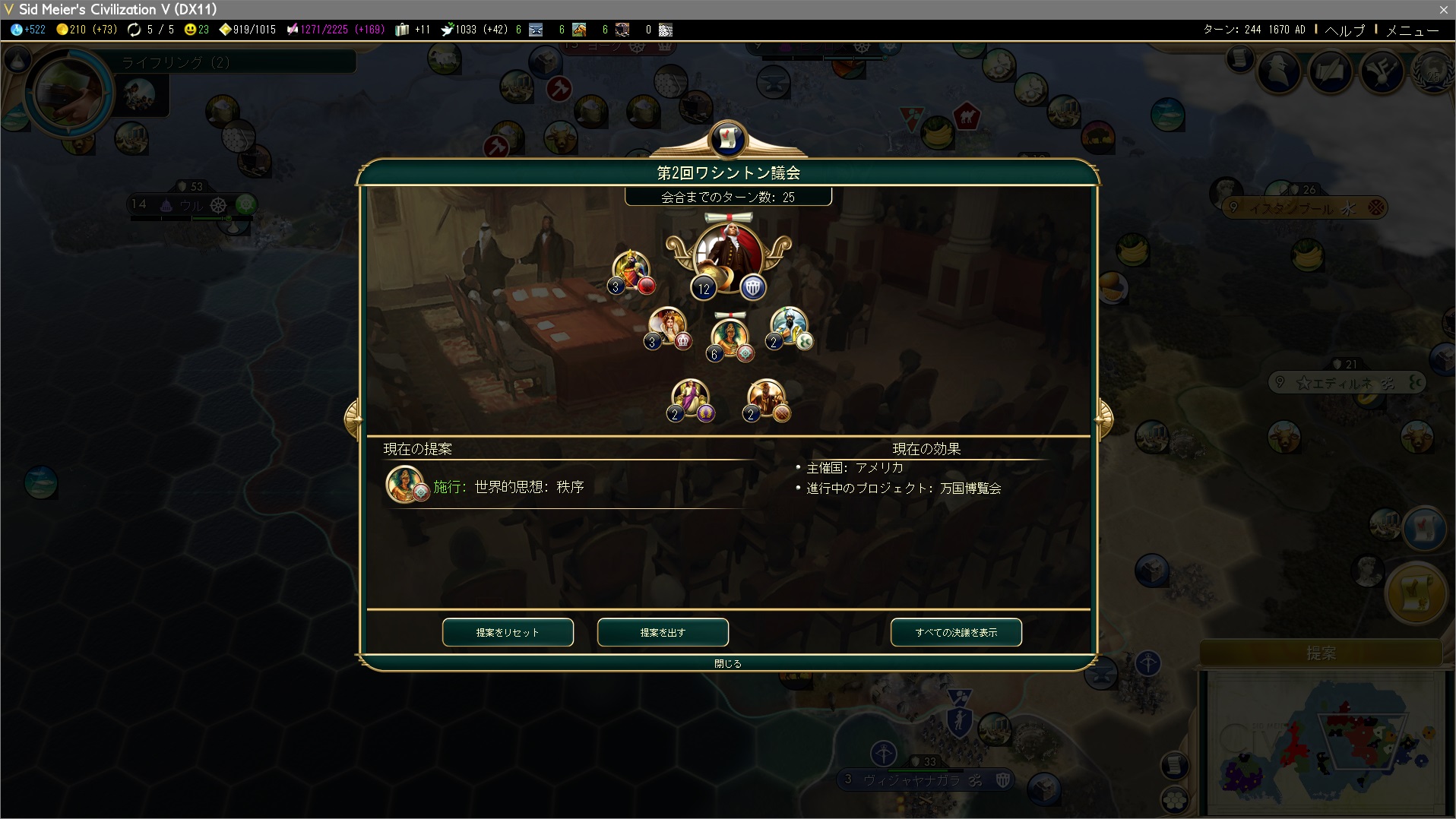The image size is (1456, 819).
Task: Click the research progress portrait circle
Action: [68, 93]
